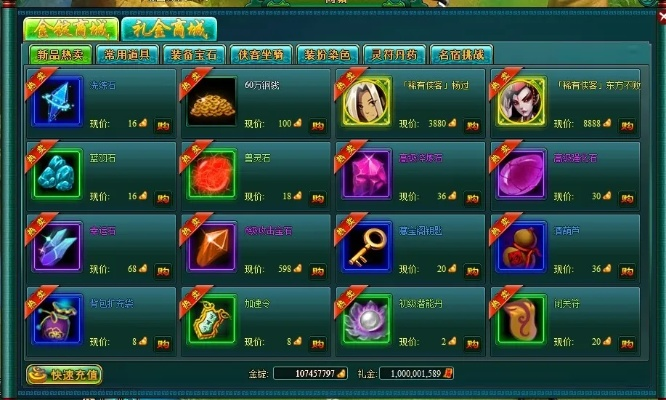The image size is (666, 400).
Task: Click the red gourd item icon
Action: 521,246
